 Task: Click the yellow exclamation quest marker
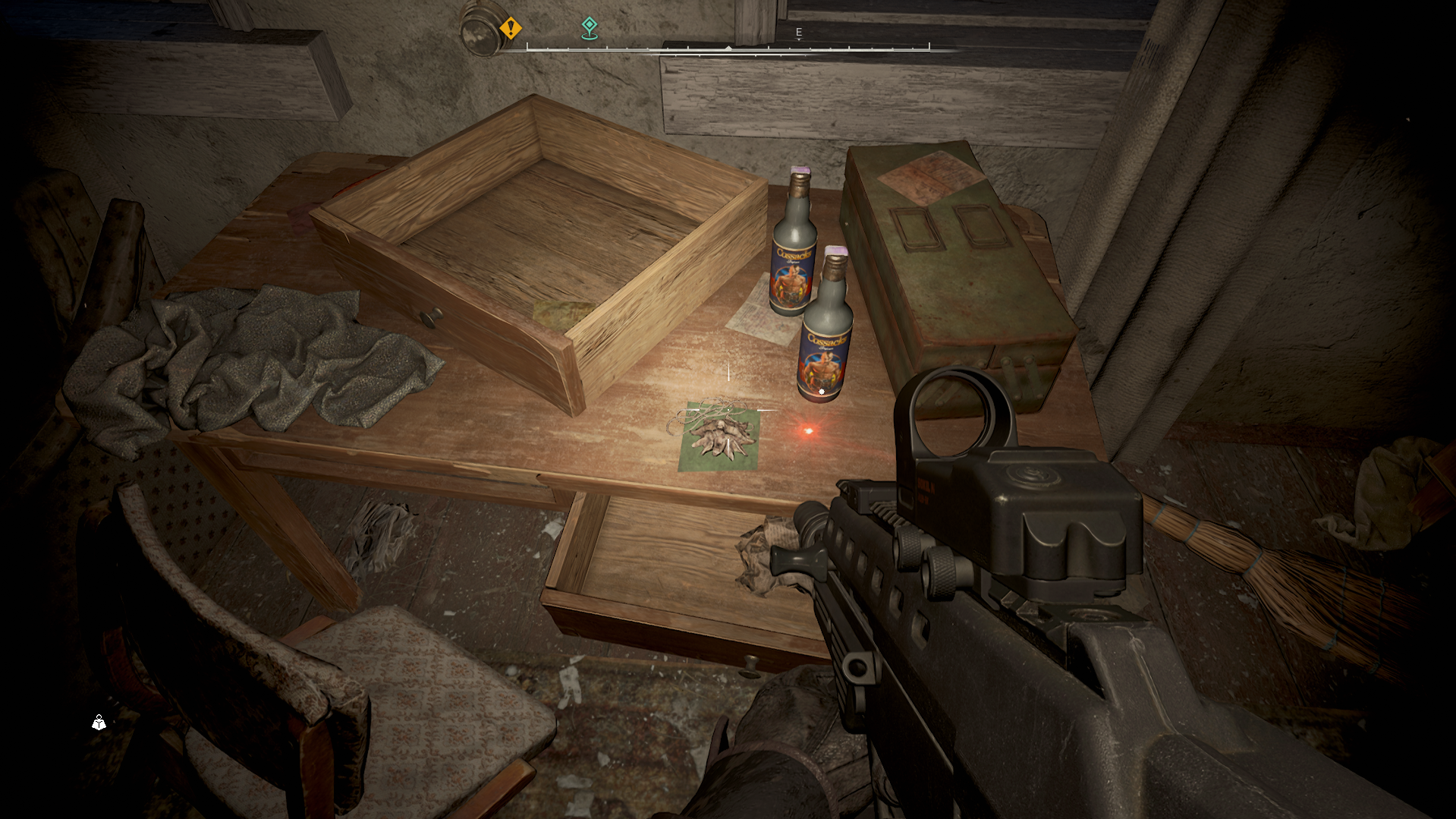[x=511, y=28]
